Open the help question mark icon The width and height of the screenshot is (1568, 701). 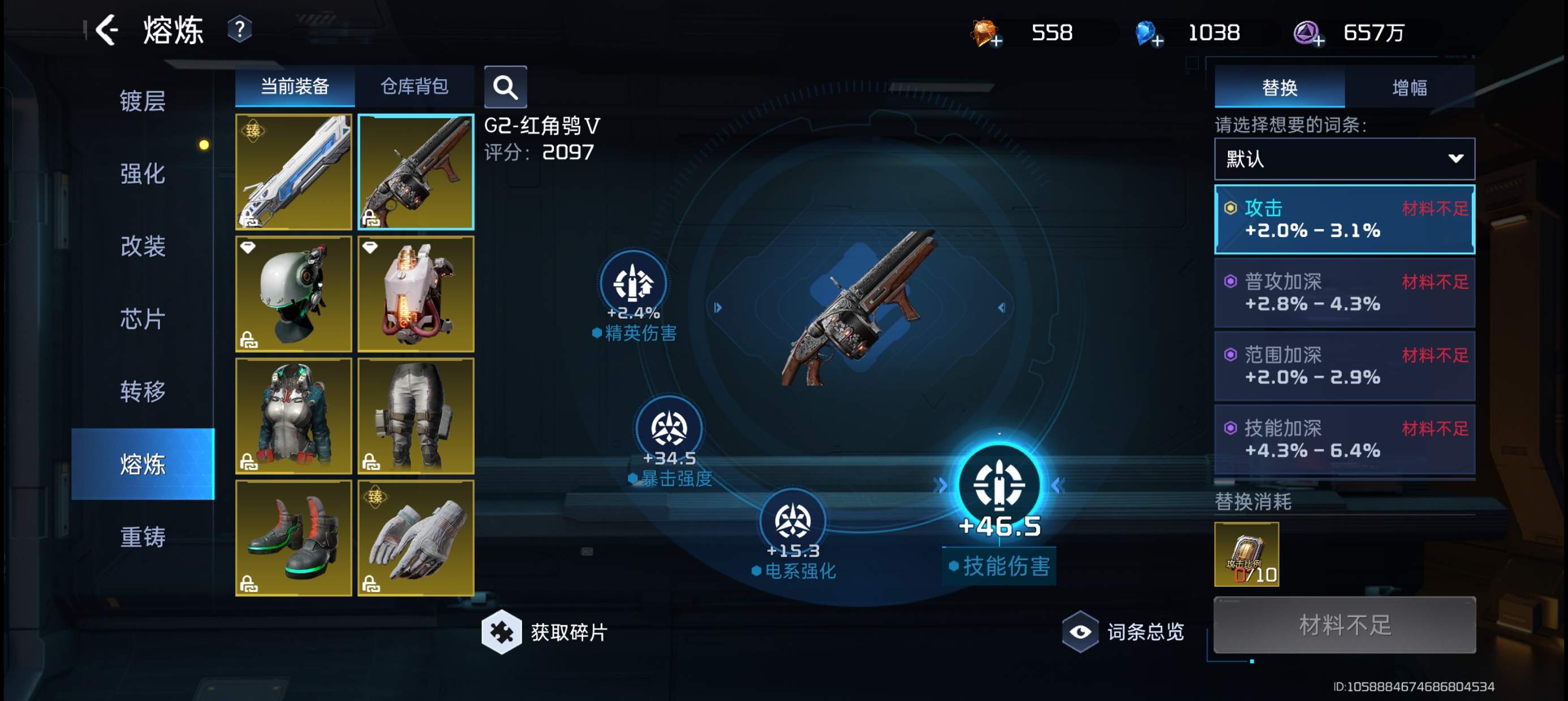[x=240, y=30]
